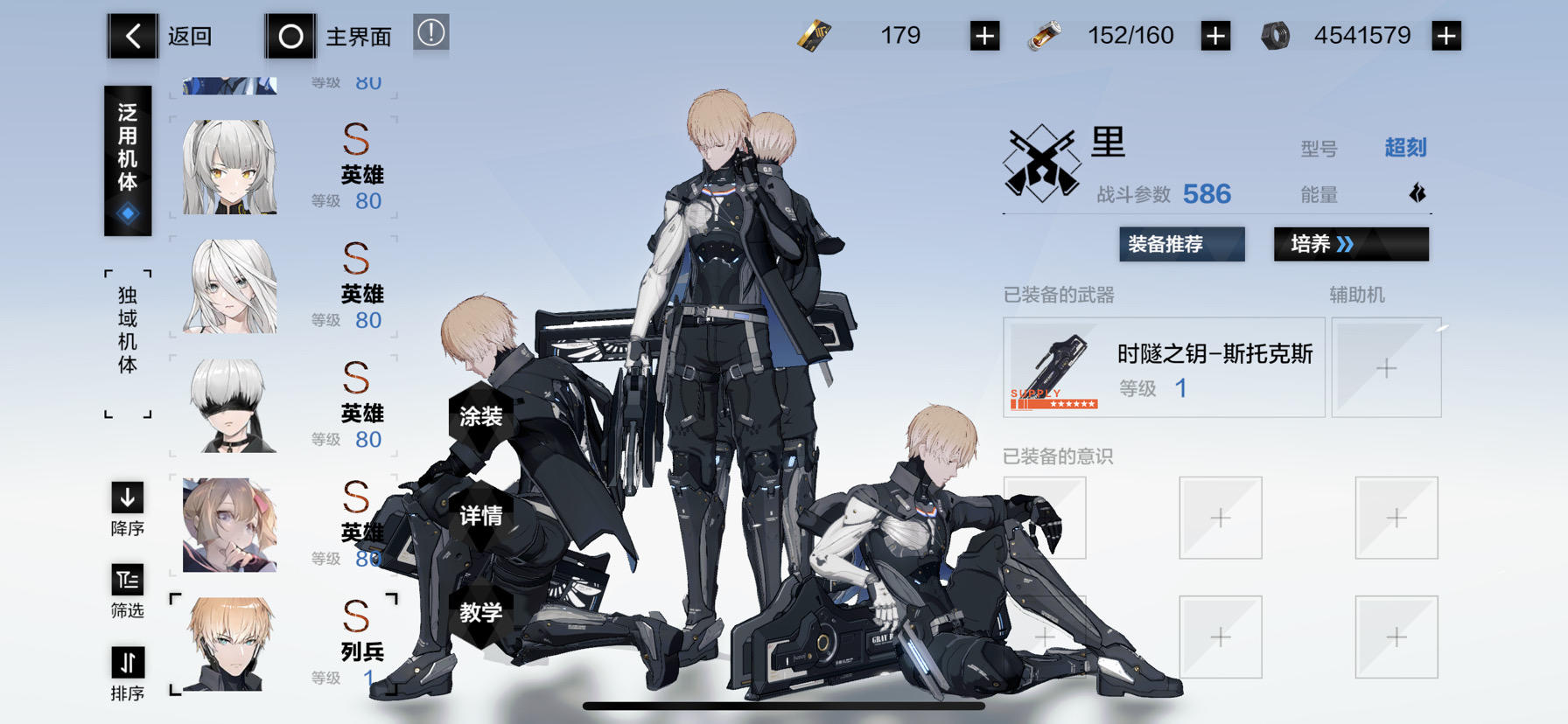
Task: Click the crossed dual-pistols class icon
Action: [x=1043, y=159]
